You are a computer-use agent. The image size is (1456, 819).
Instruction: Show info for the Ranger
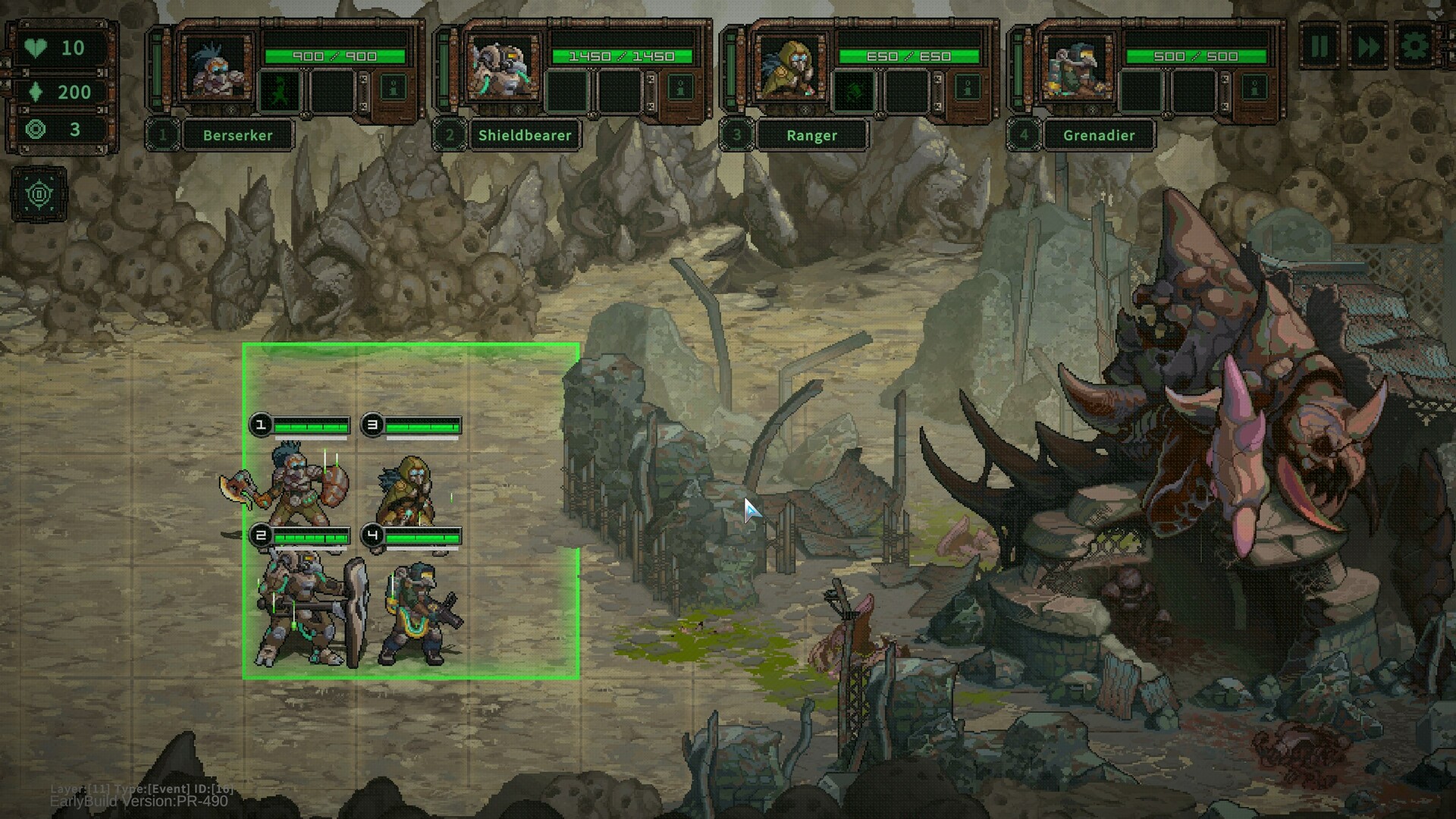967,89
